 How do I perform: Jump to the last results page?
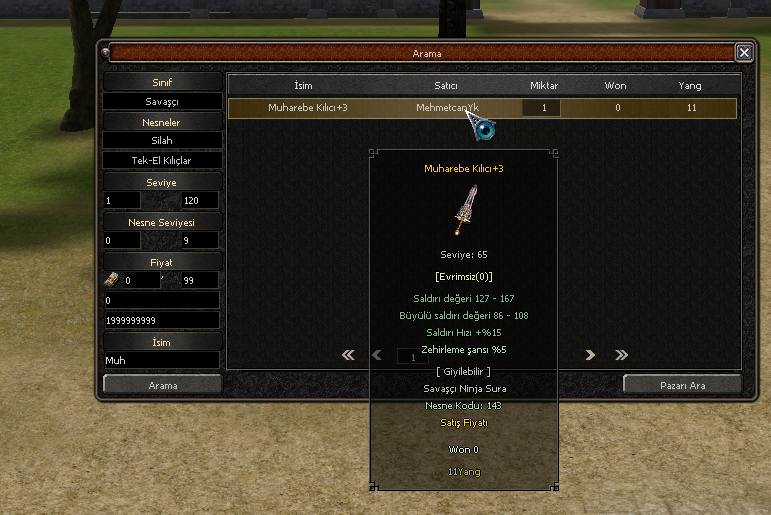tap(621, 355)
